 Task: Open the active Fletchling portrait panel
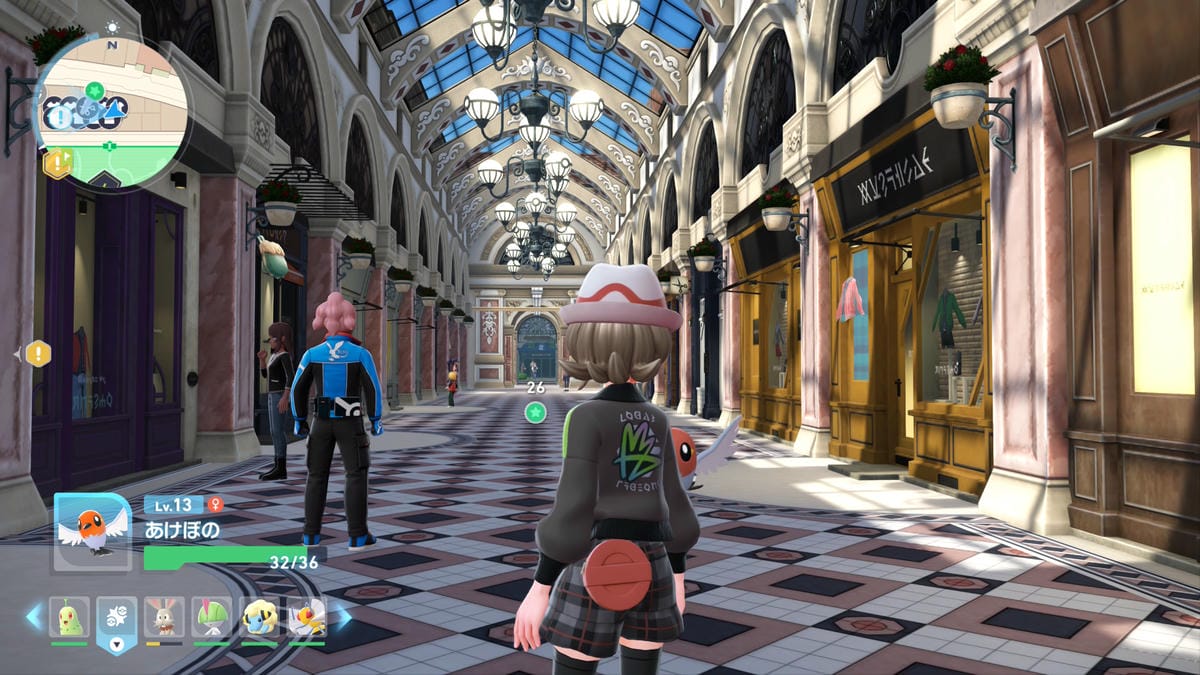pos(92,532)
